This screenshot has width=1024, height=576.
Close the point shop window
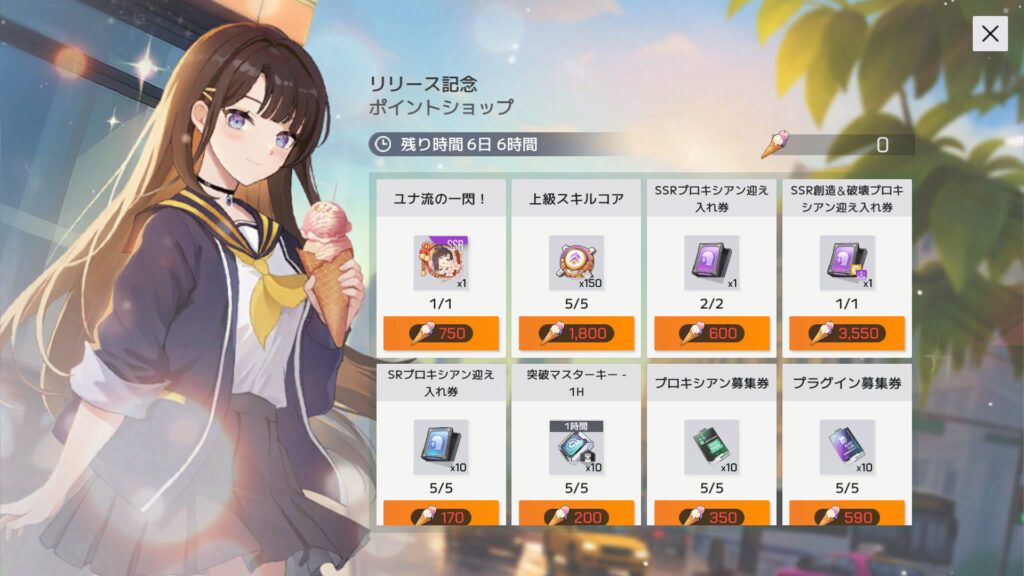click(x=990, y=34)
